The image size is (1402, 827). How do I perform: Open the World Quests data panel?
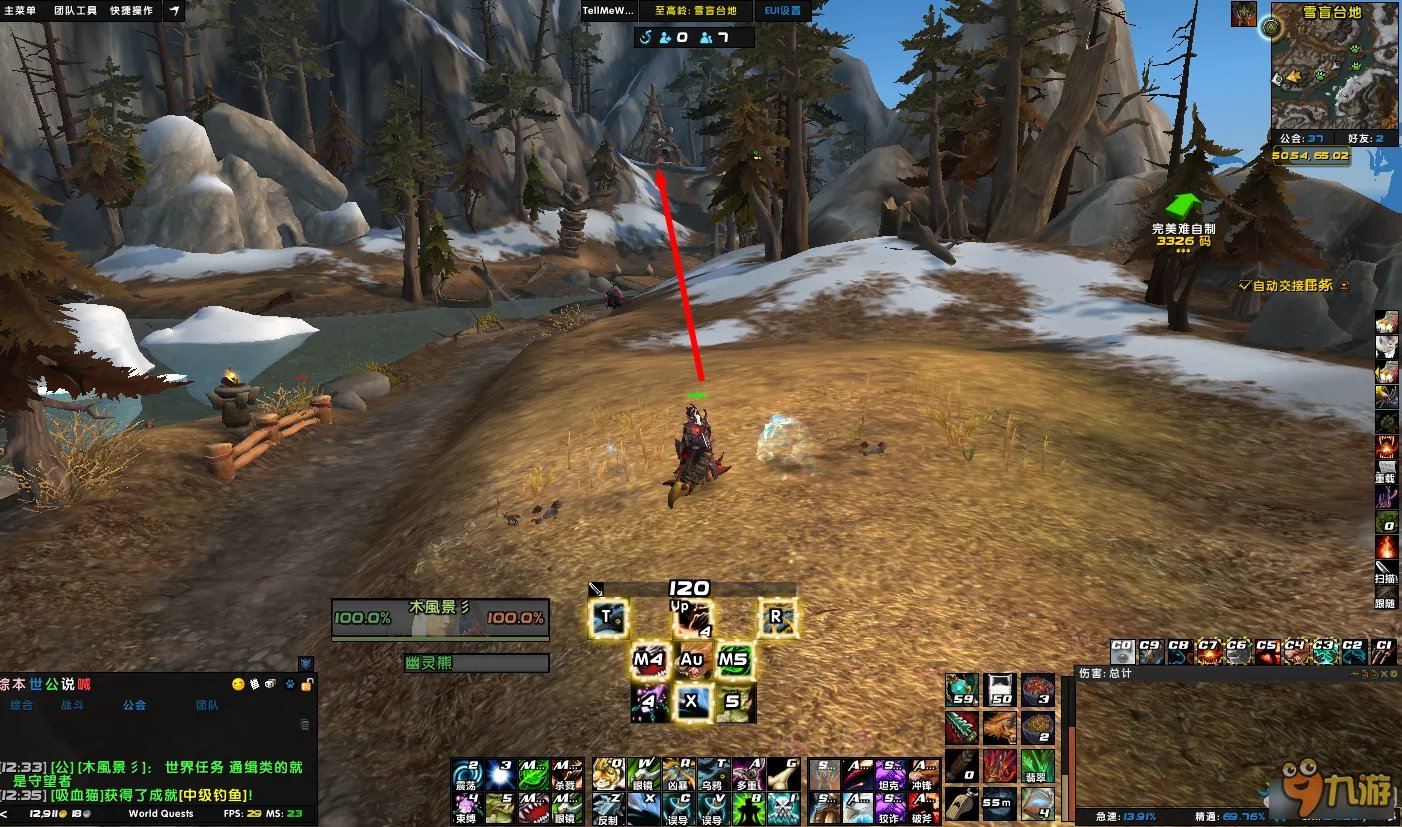point(161,814)
